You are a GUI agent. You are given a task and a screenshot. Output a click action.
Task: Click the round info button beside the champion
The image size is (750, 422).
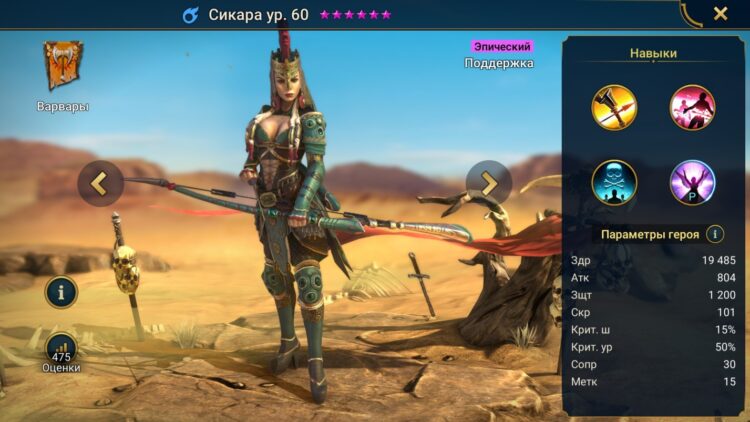tap(61, 292)
